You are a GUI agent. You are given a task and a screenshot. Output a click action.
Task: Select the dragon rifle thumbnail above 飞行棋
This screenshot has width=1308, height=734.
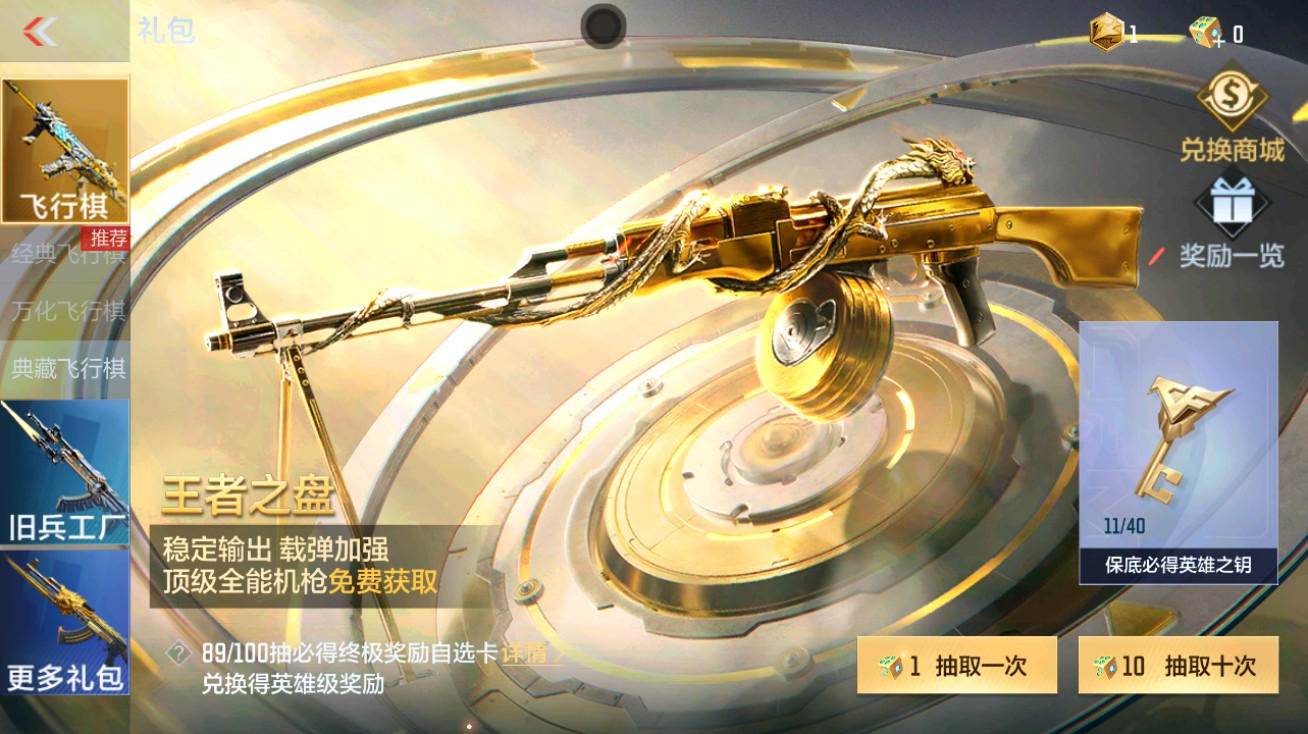click(x=64, y=140)
